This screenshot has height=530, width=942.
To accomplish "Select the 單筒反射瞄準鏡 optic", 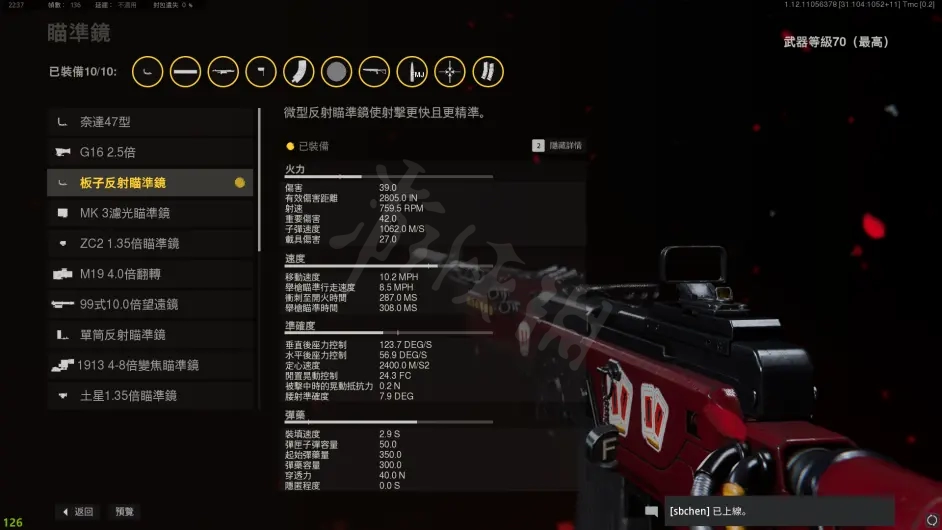I will pos(150,335).
